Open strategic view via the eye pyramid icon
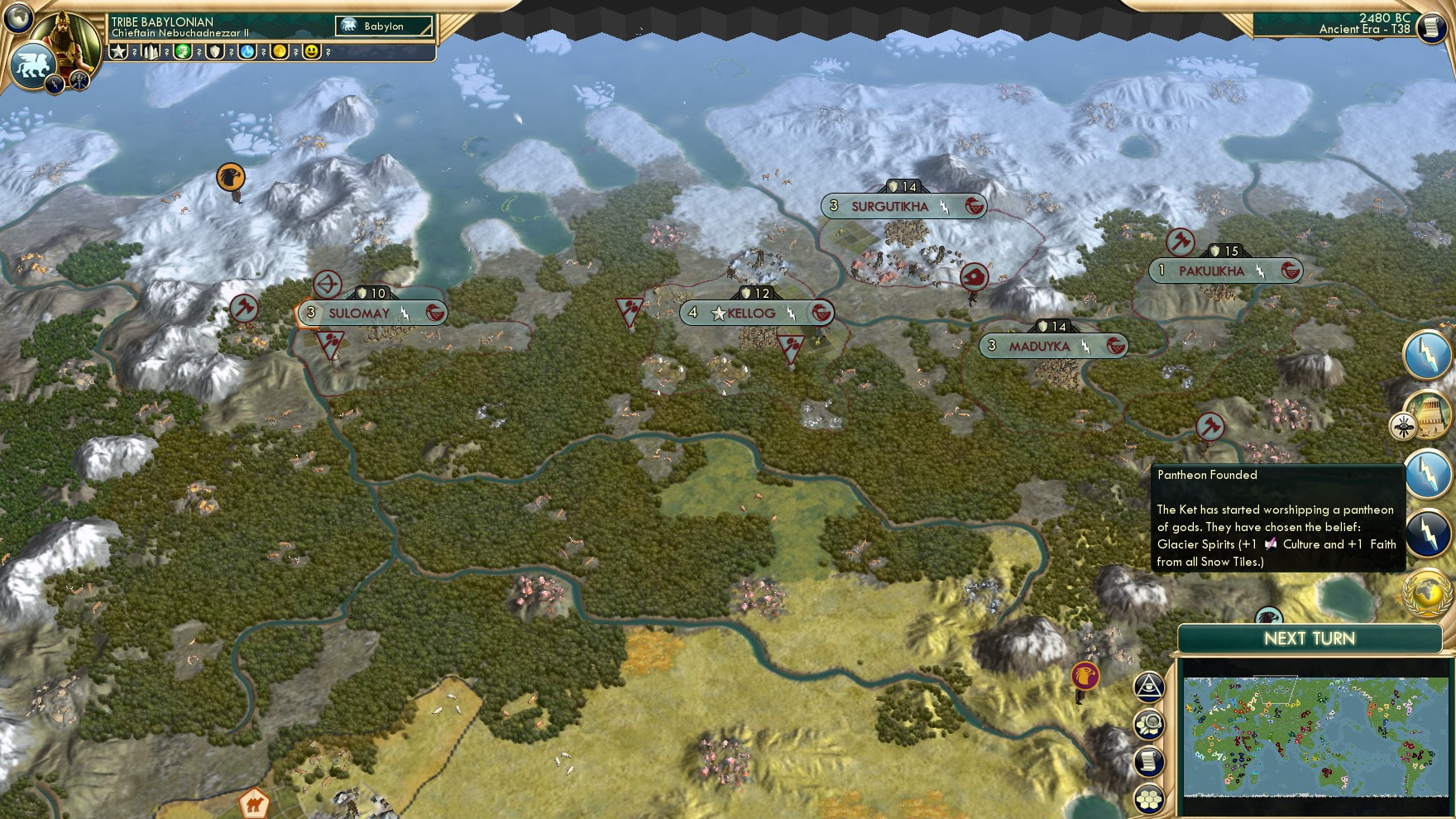Screen dimensions: 1456x819 [x=1148, y=686]
